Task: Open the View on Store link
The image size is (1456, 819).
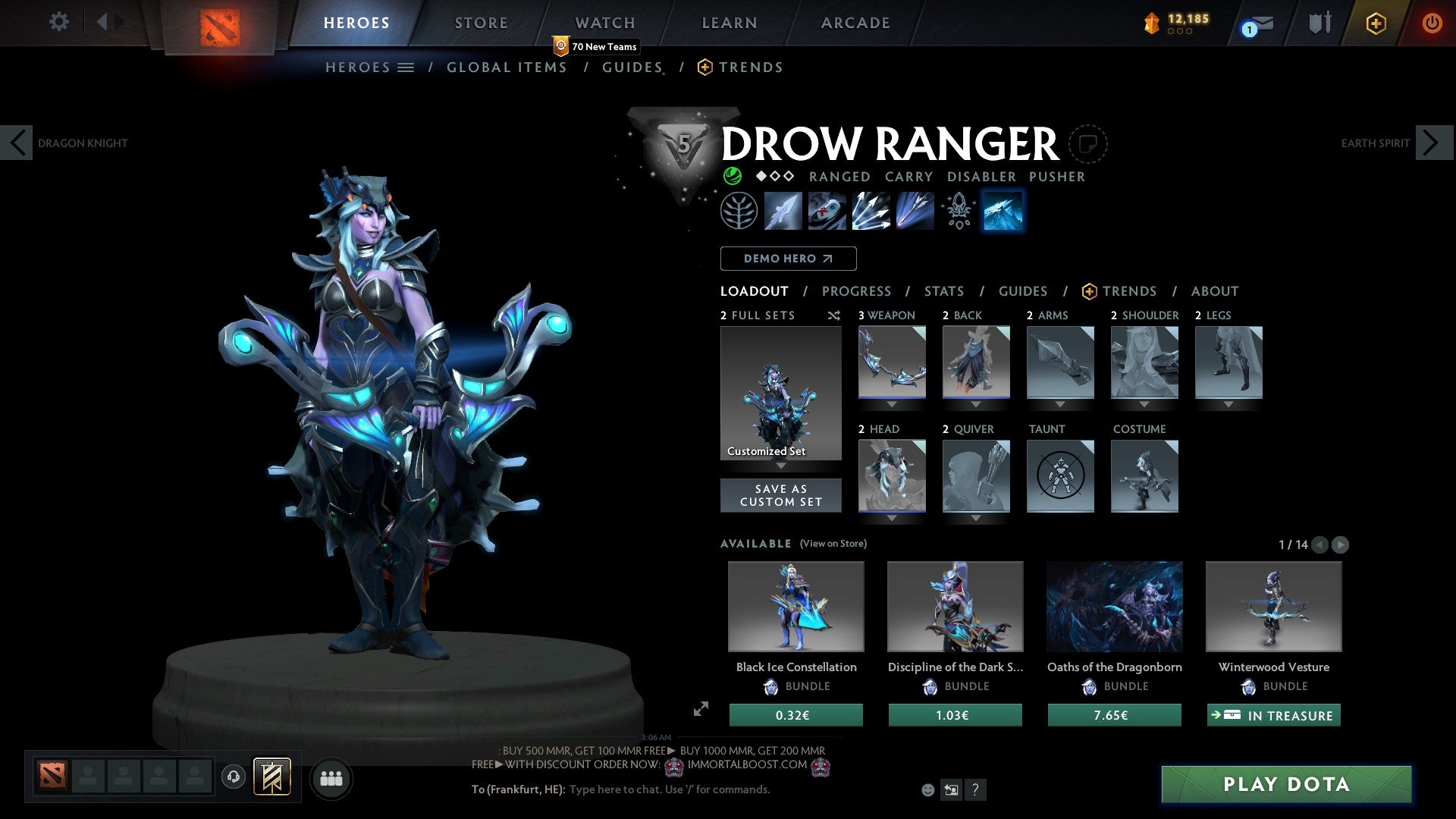Action: 833,544
